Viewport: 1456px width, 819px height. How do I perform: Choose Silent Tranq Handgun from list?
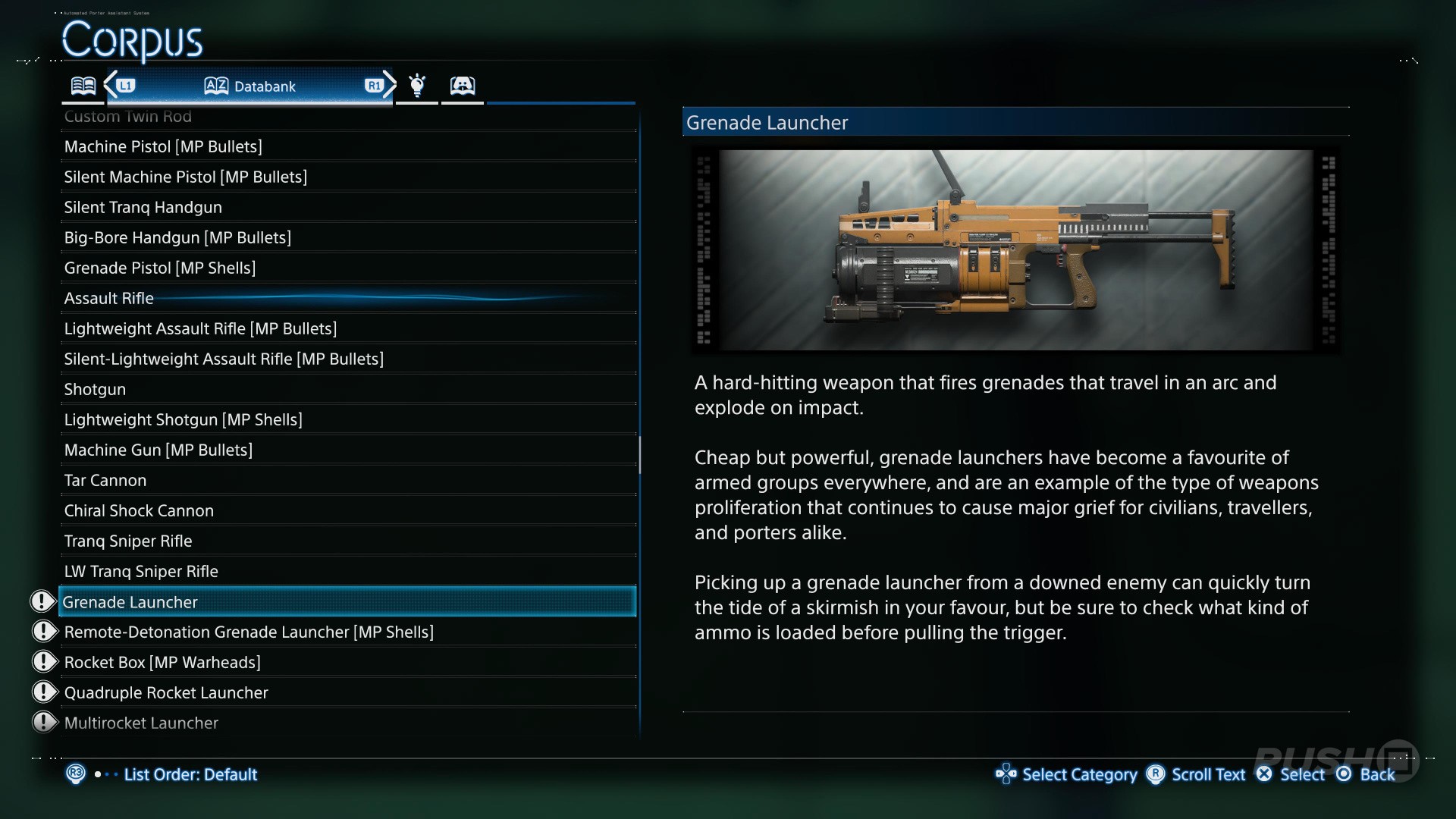click(143, 207)
